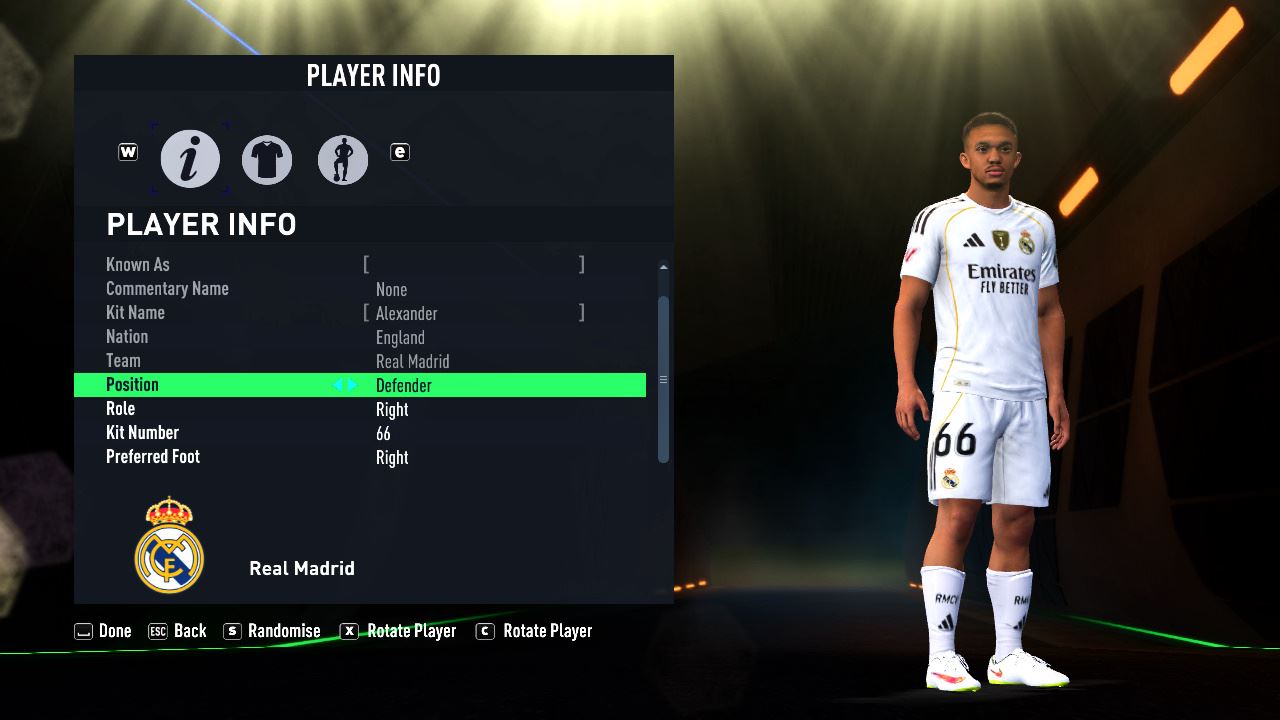Click the list scrollbar thumb

663,379
